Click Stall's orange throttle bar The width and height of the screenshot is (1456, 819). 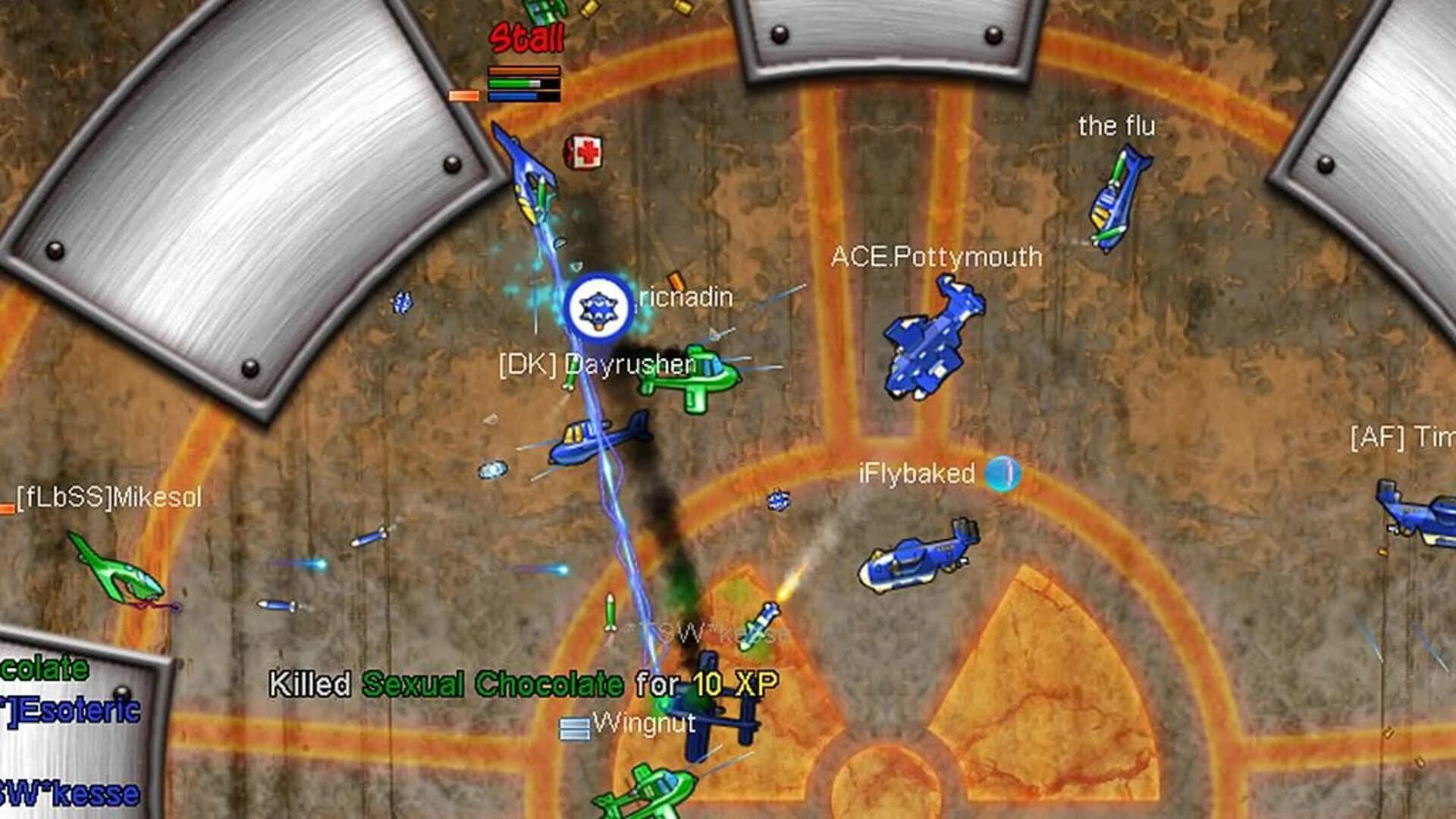(x=523, y=71)
